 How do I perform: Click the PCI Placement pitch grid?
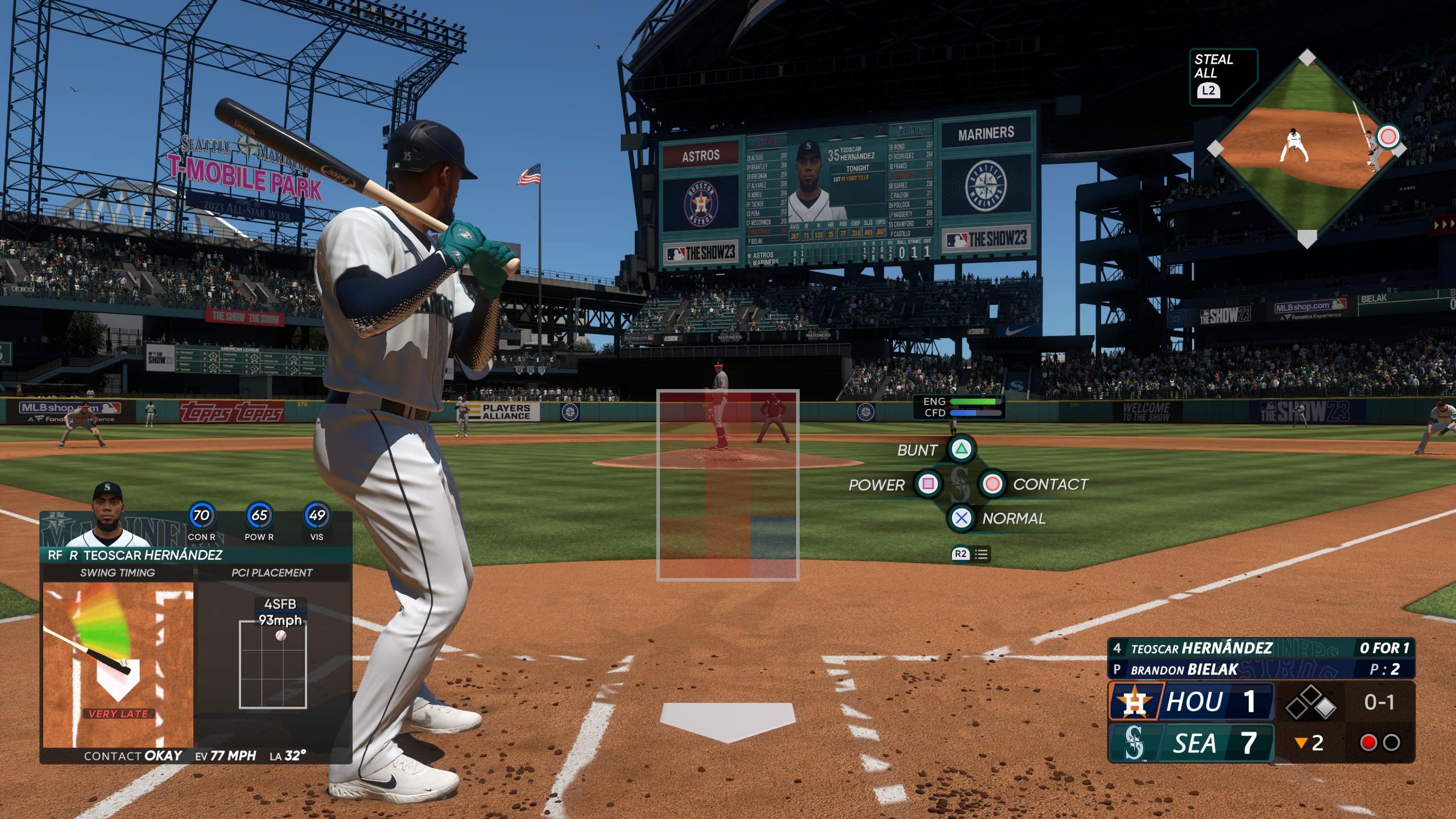click(273, 664)
